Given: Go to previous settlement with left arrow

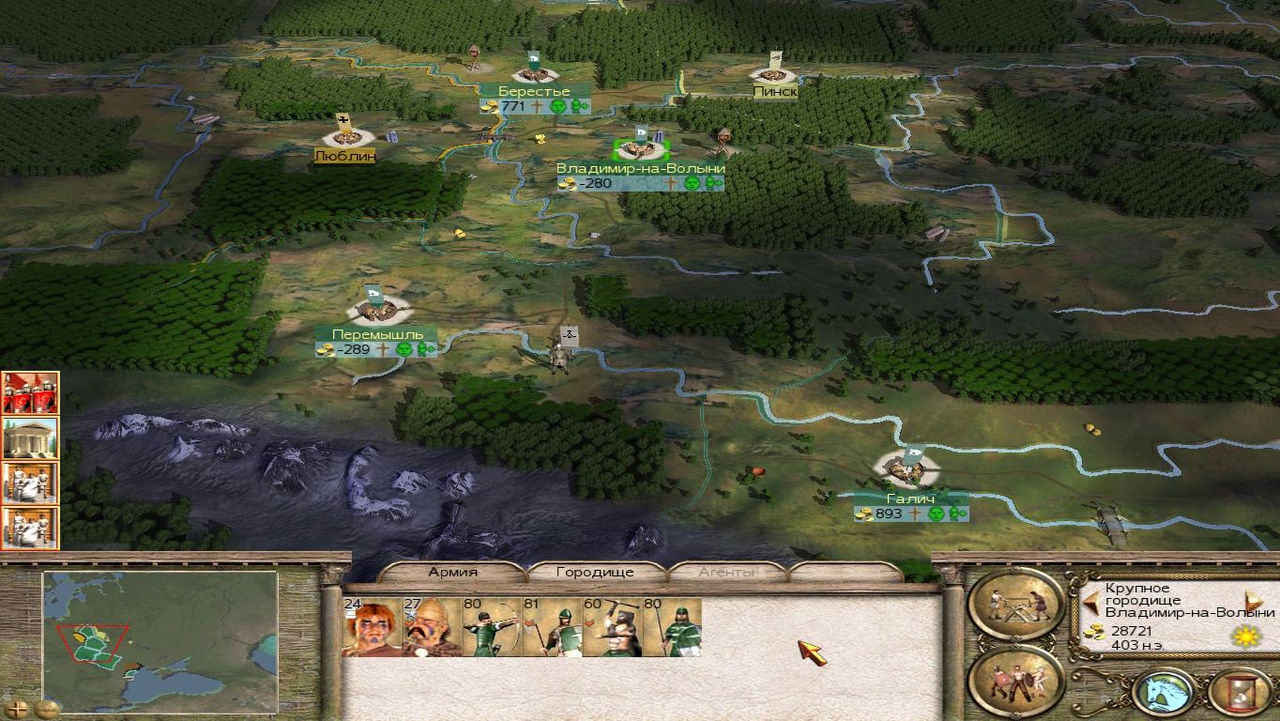Looking at the screenshot, I should click(1092, 603).
